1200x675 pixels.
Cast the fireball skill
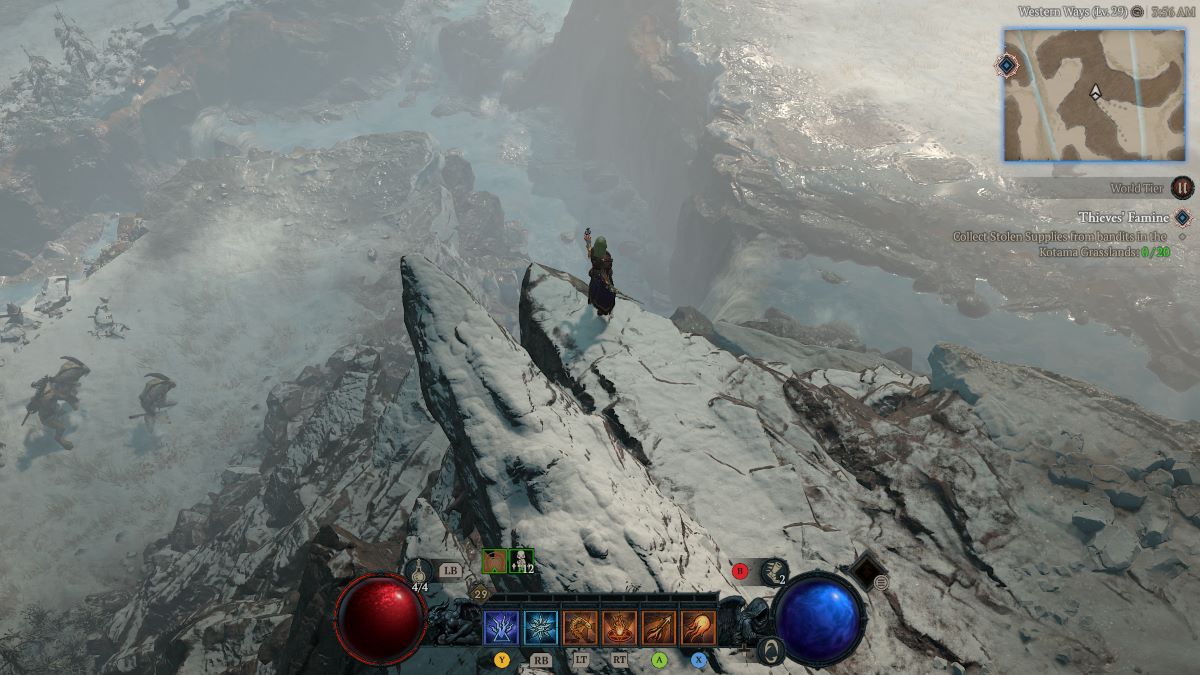click(698, 628)
